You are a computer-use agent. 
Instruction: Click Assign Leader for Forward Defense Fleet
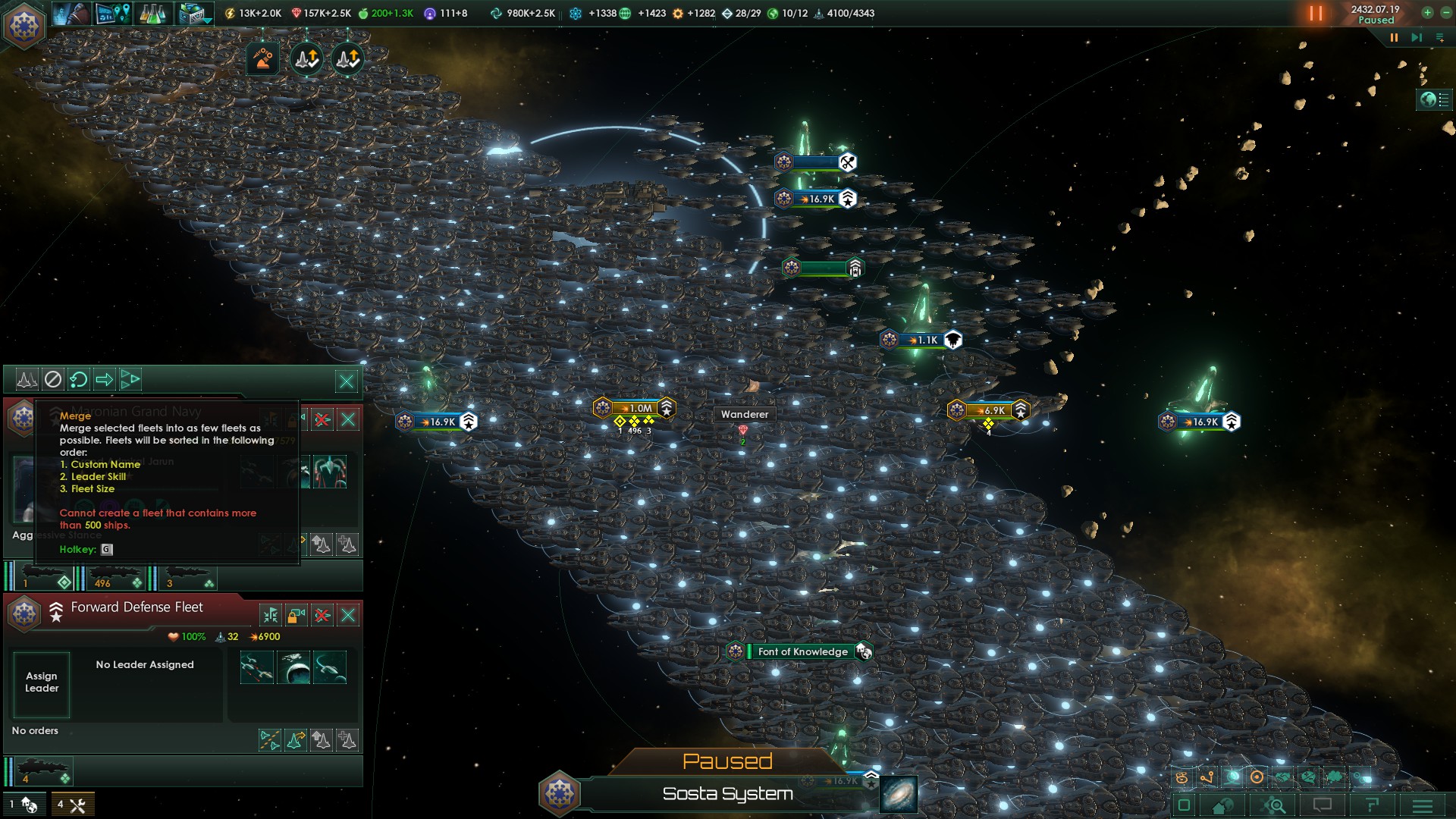click(x=42, y=682)
